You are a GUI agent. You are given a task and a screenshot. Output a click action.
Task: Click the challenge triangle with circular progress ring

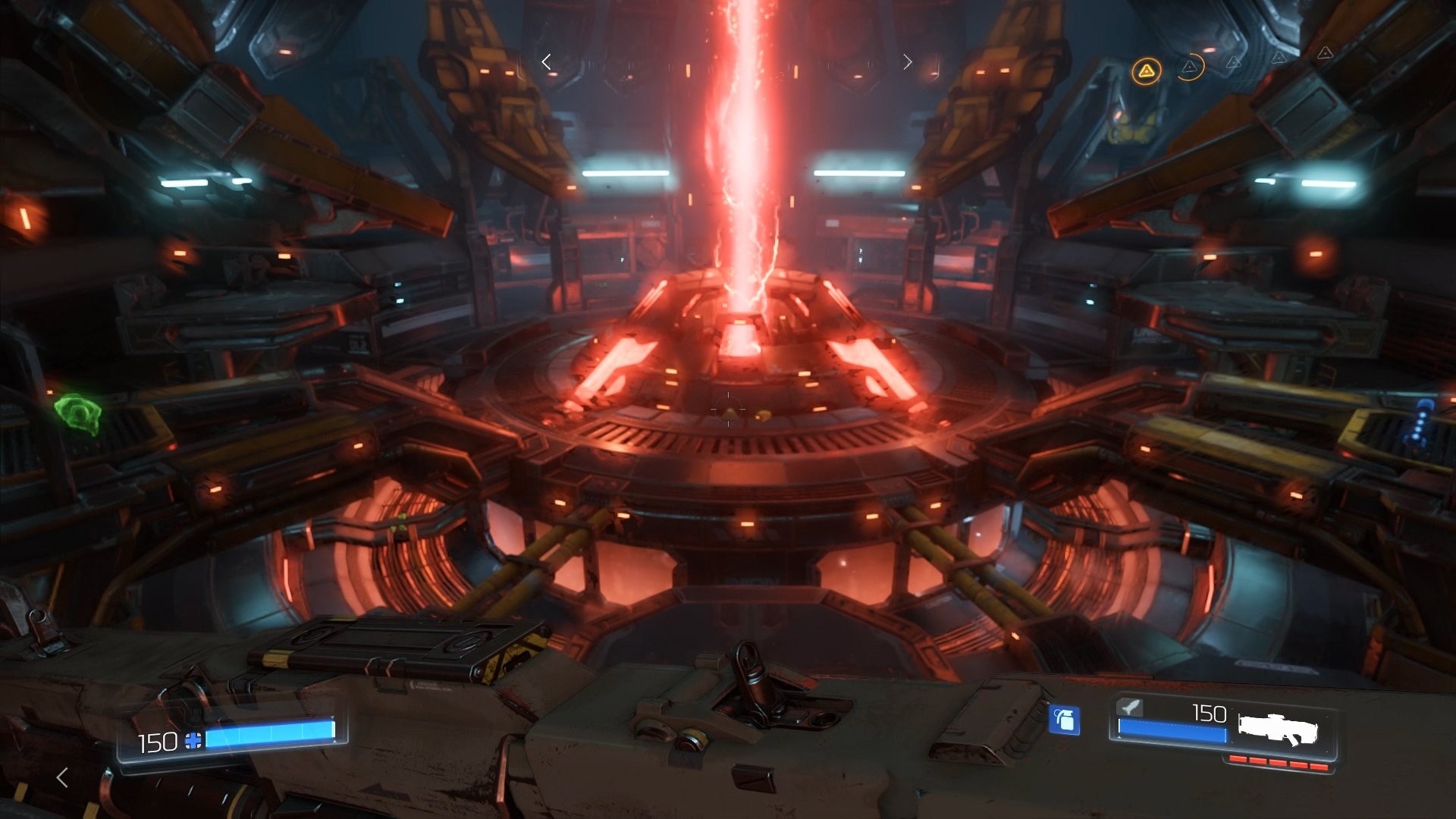[1189, 67]
